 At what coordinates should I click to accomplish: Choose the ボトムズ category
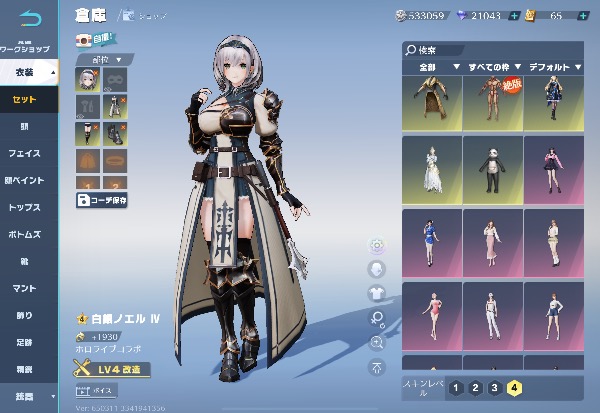point(28,234)
